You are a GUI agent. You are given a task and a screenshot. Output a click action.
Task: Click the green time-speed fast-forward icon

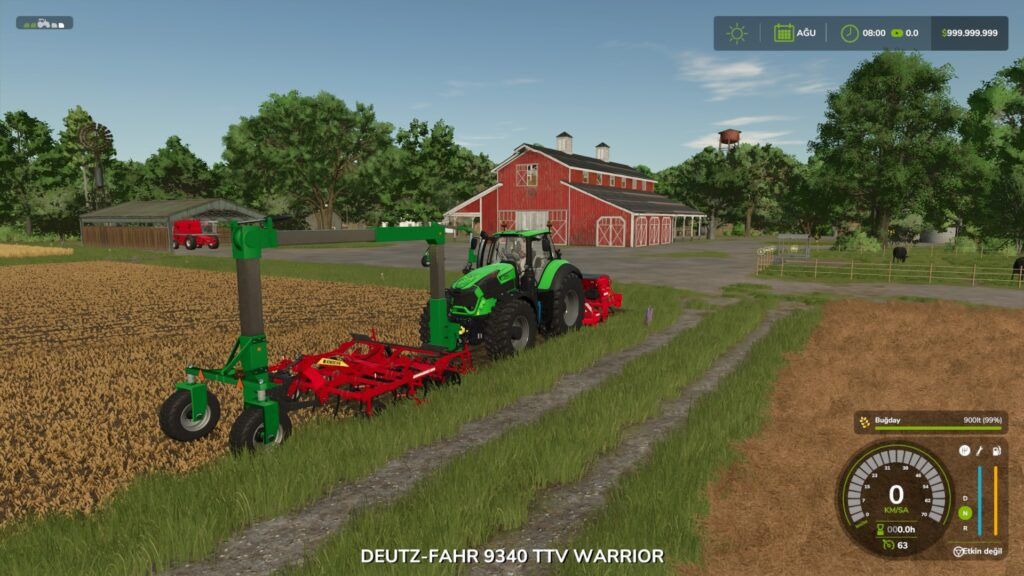[x=896, y=33]
